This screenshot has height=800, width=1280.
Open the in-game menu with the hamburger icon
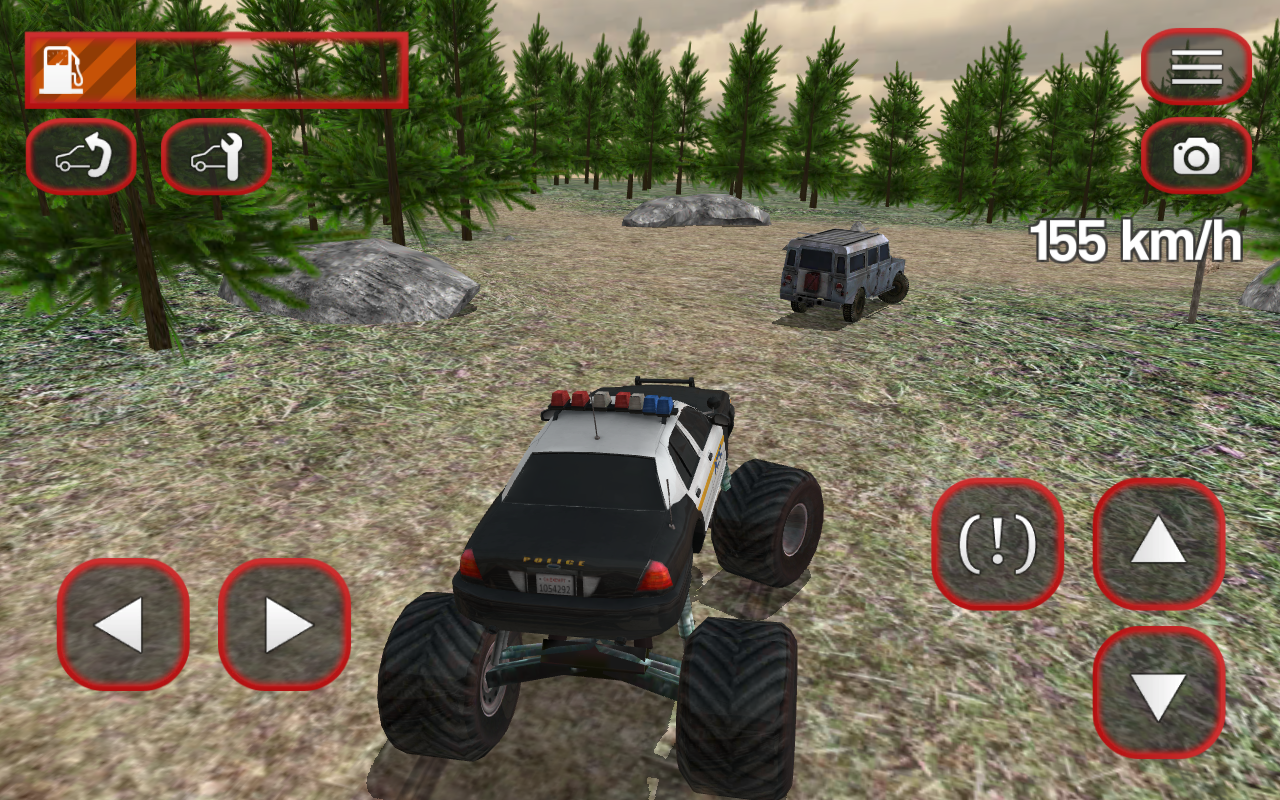(x=1196, y=66)
